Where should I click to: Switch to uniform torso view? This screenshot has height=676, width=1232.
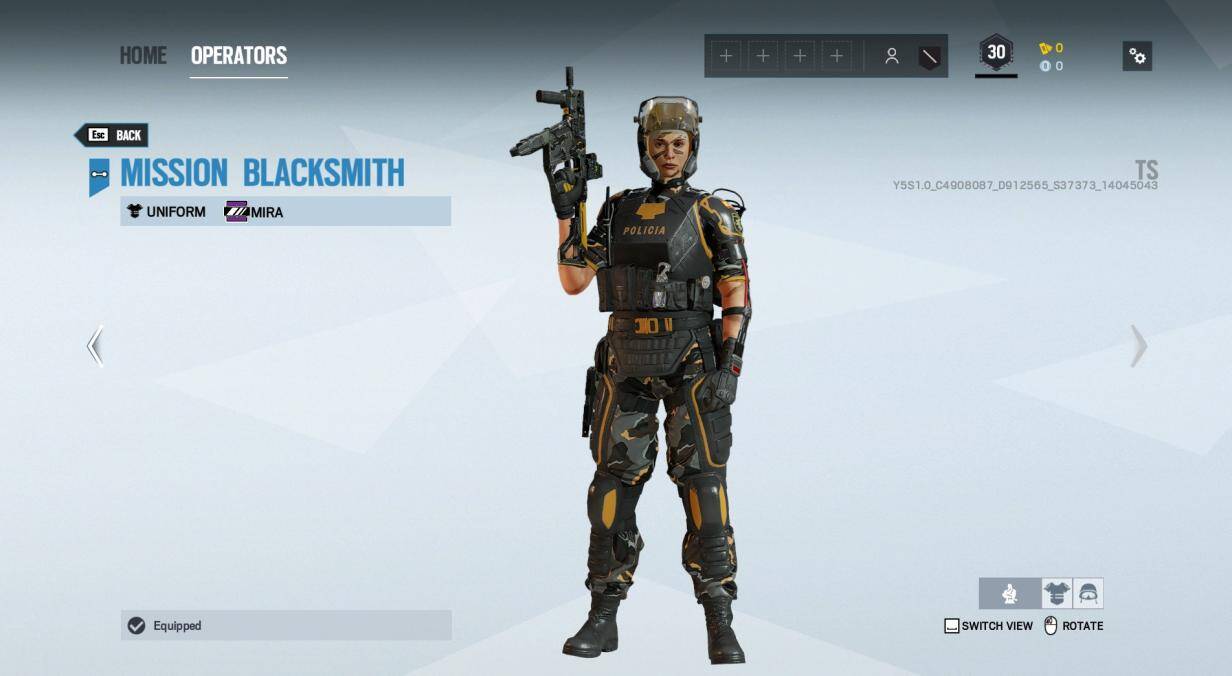coord(1057,593)
